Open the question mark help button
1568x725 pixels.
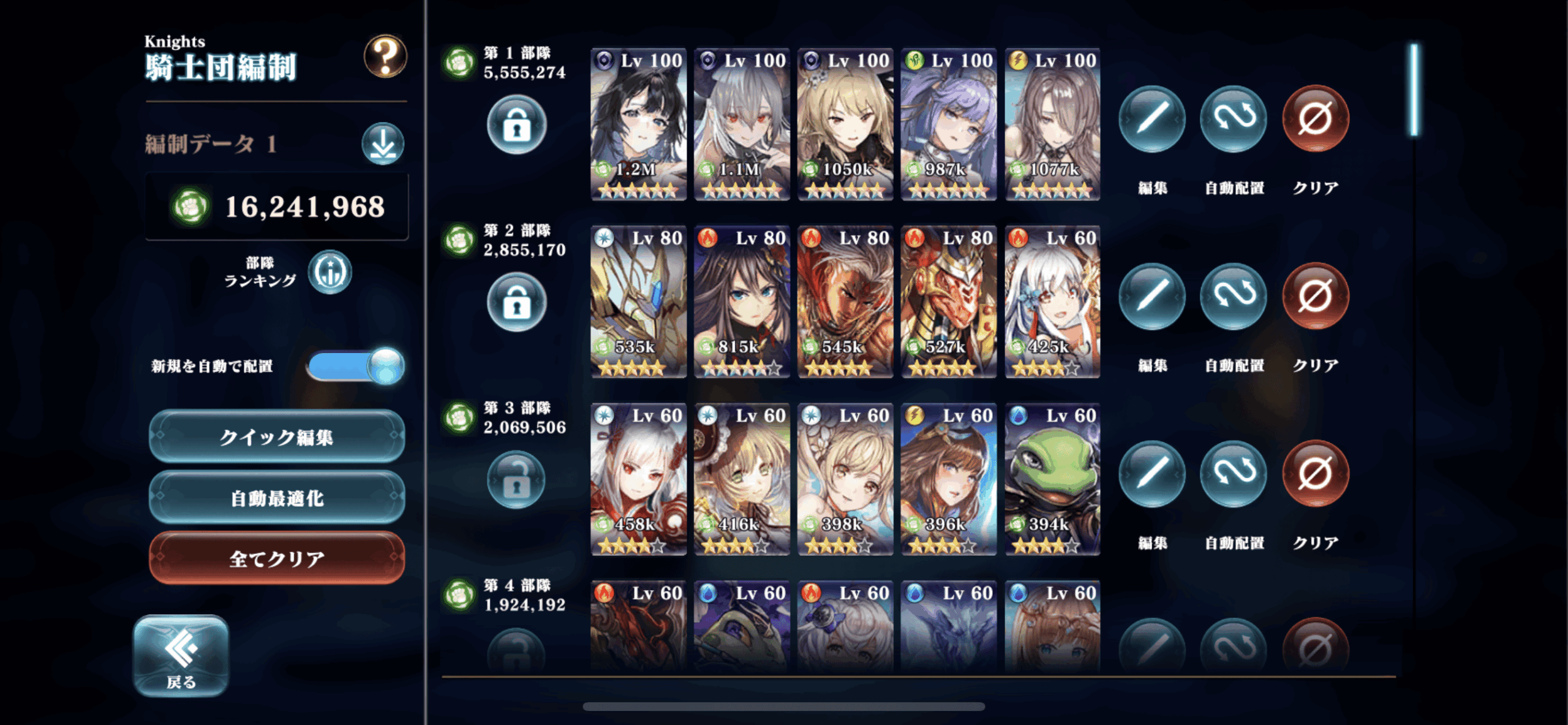385,56
